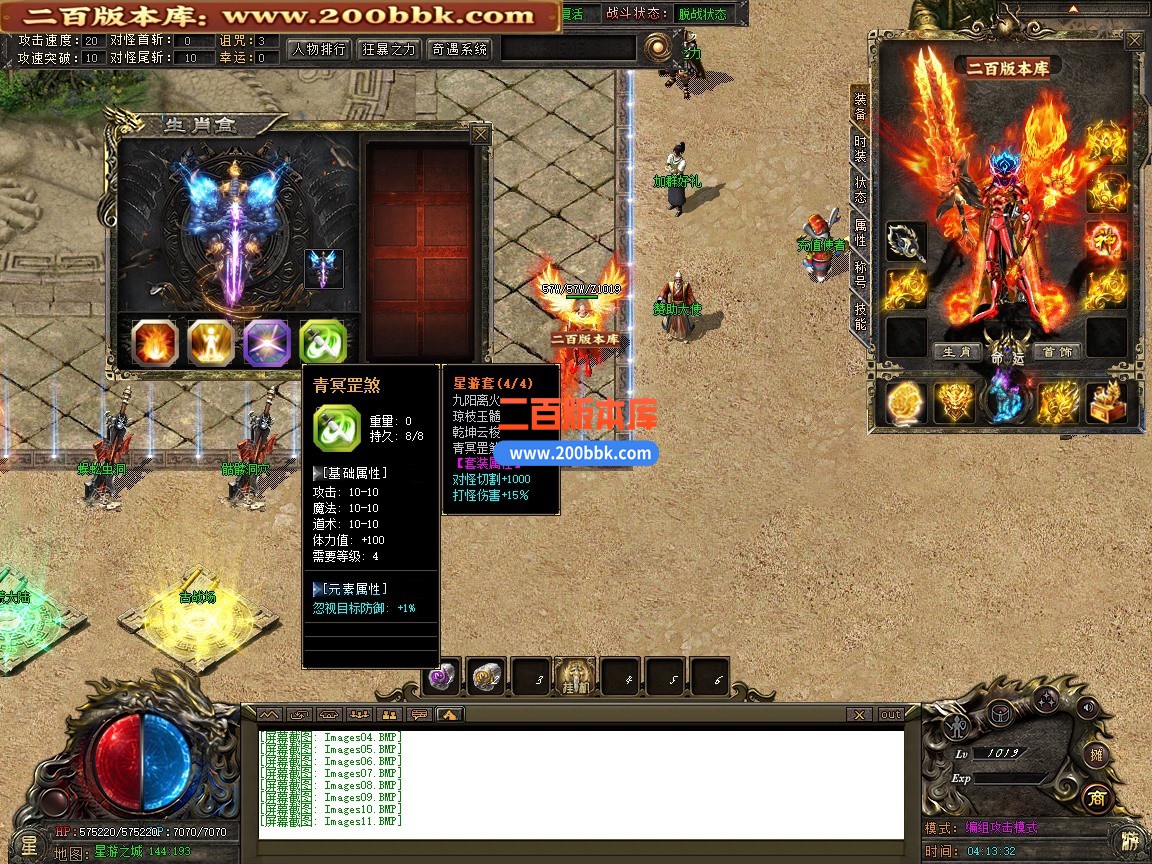
Task: Select the equipped weapon slot with the staff
Action: [x=906, y=242]
